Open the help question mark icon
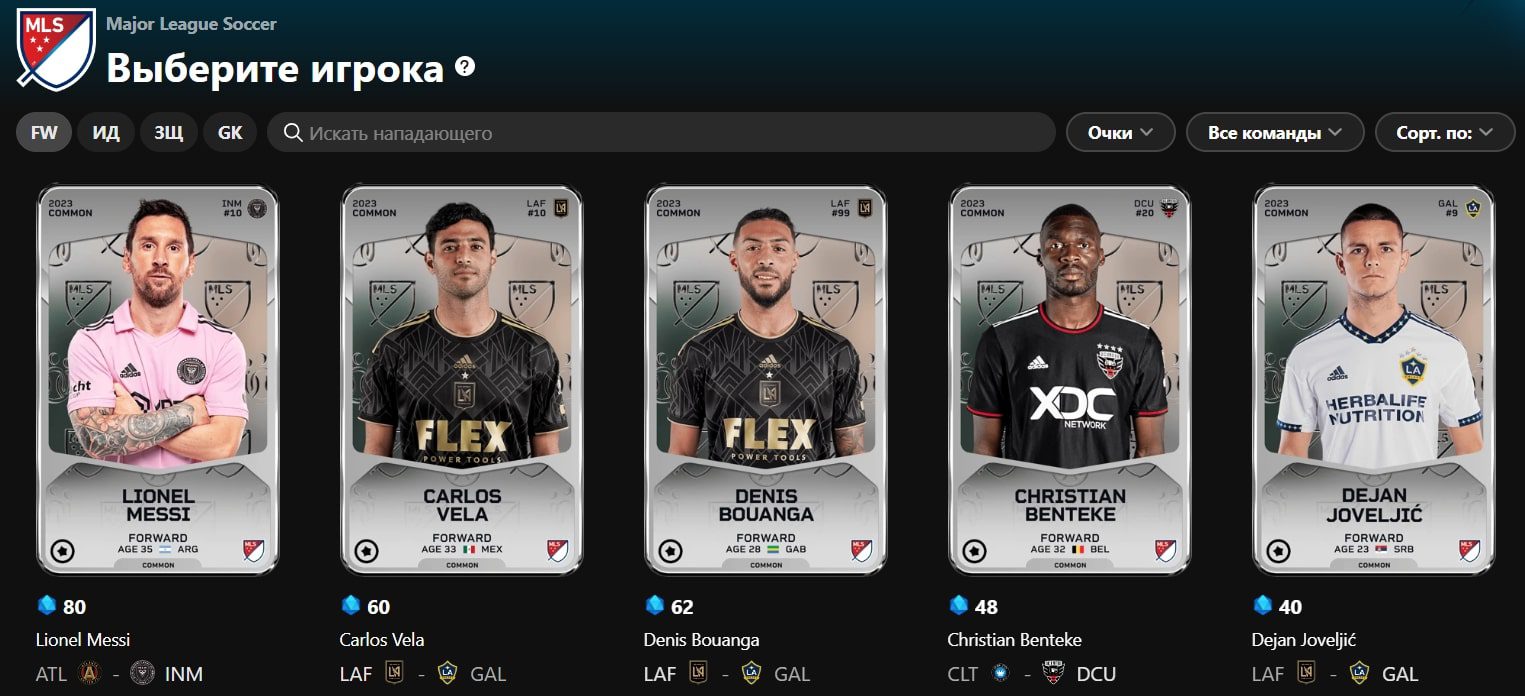The image size is (1525, 696). coord(465,67)
